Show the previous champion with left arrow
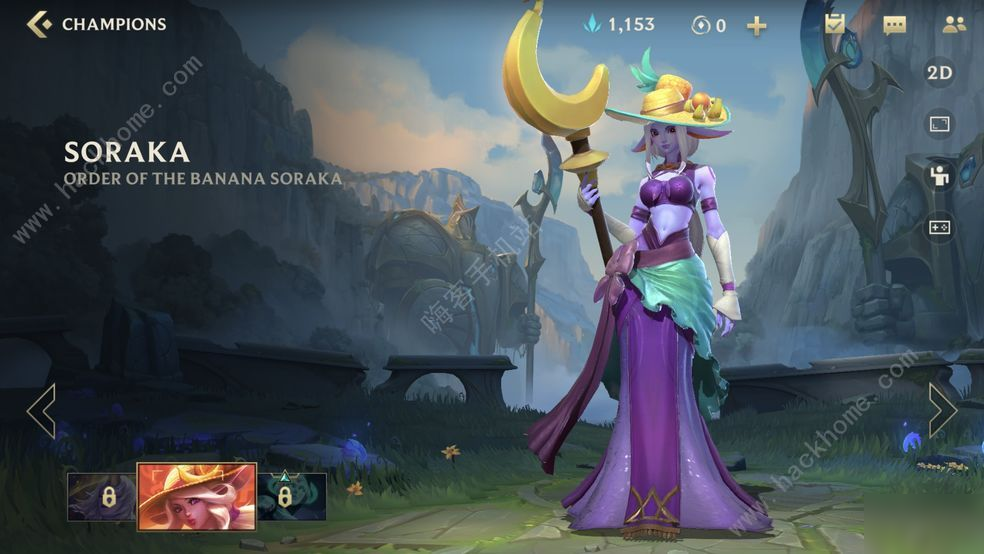 coord(41,410)
